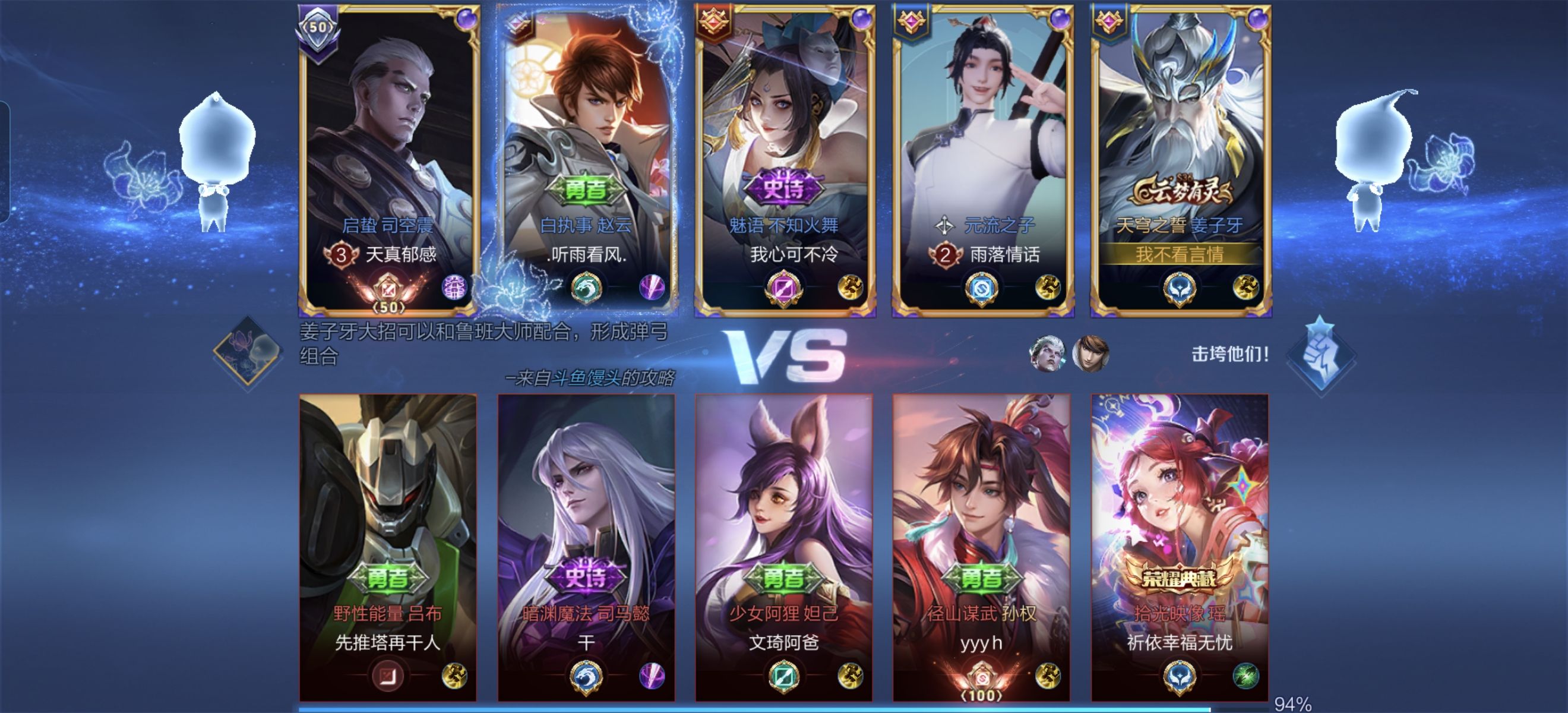Open the flower diamond tip icon
Viewport: 1568px width, 713px height.
point(248,352)
